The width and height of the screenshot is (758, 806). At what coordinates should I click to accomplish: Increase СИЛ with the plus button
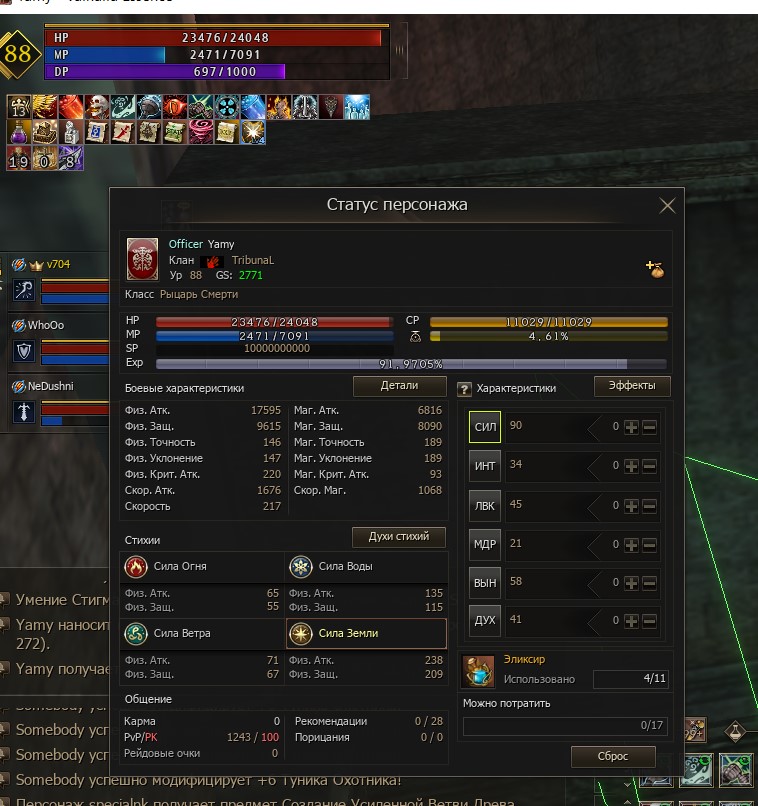click(631, 427)
